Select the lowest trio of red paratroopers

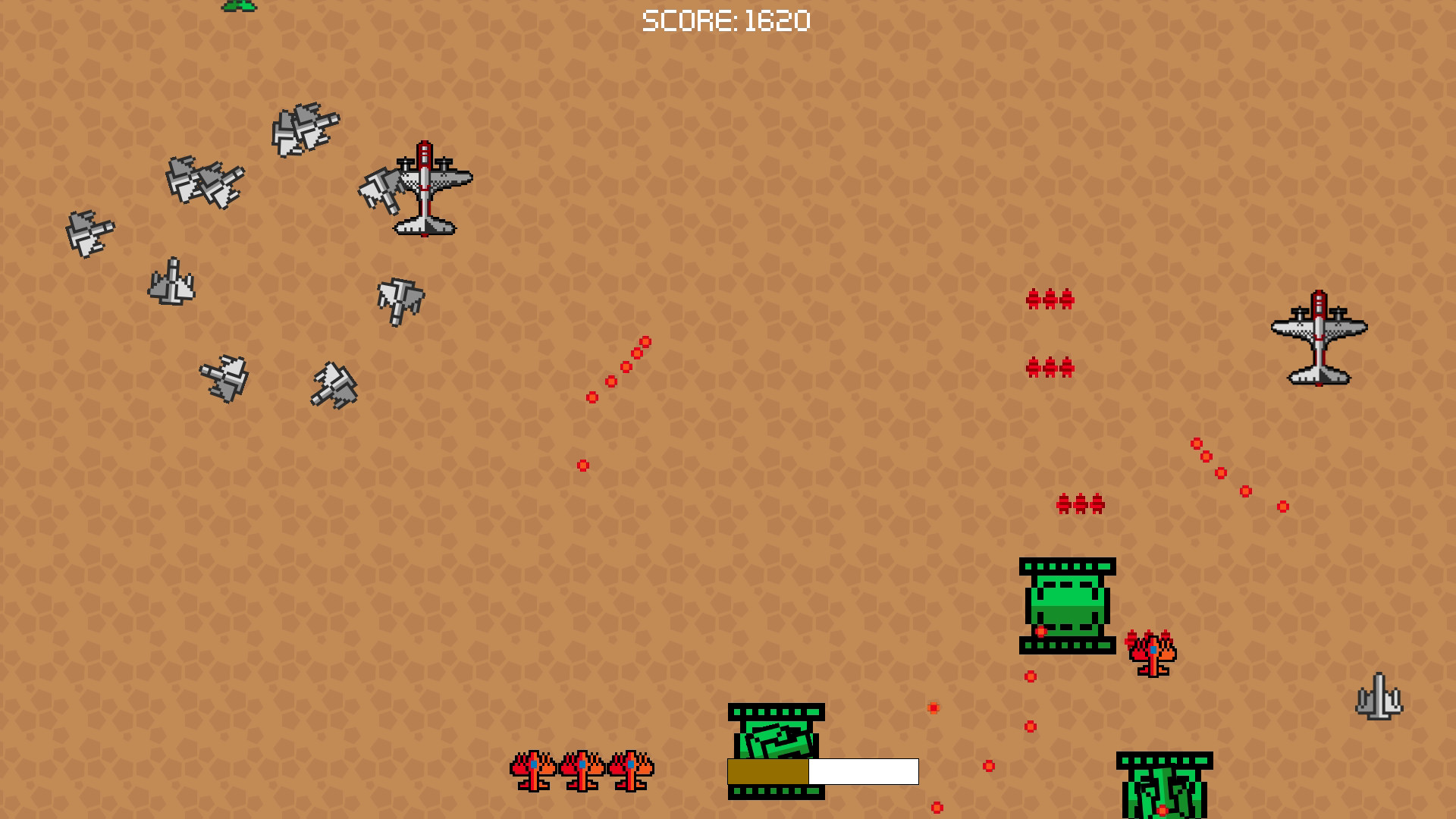pos(1080,502)
